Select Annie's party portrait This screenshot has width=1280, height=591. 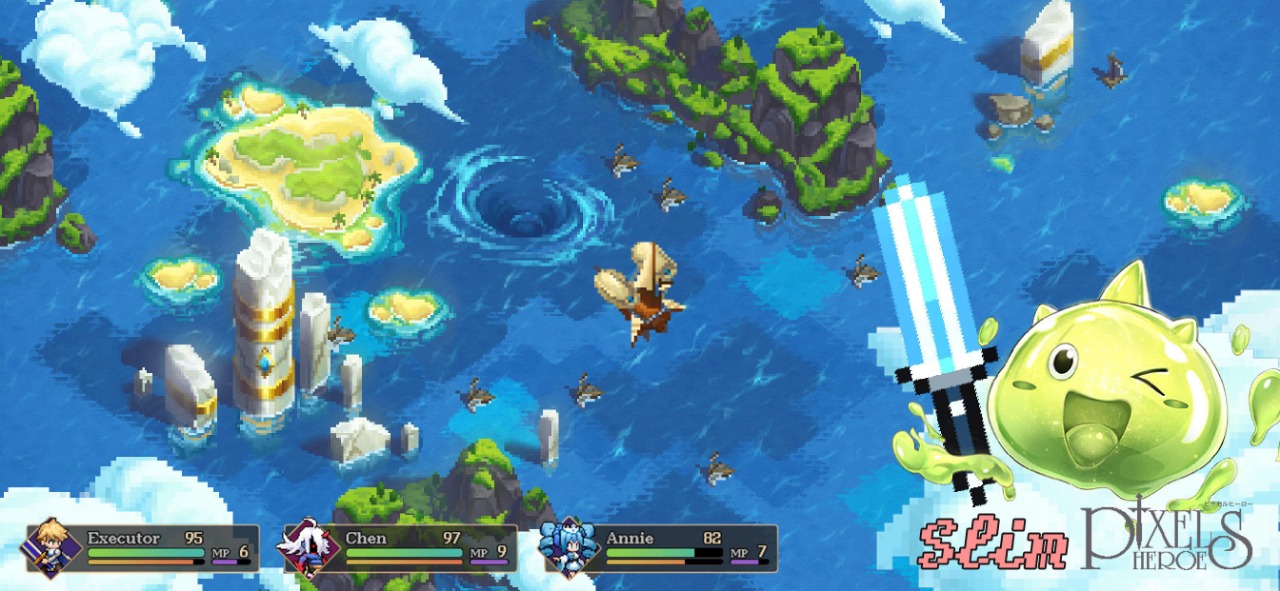(x=568, y=548)
